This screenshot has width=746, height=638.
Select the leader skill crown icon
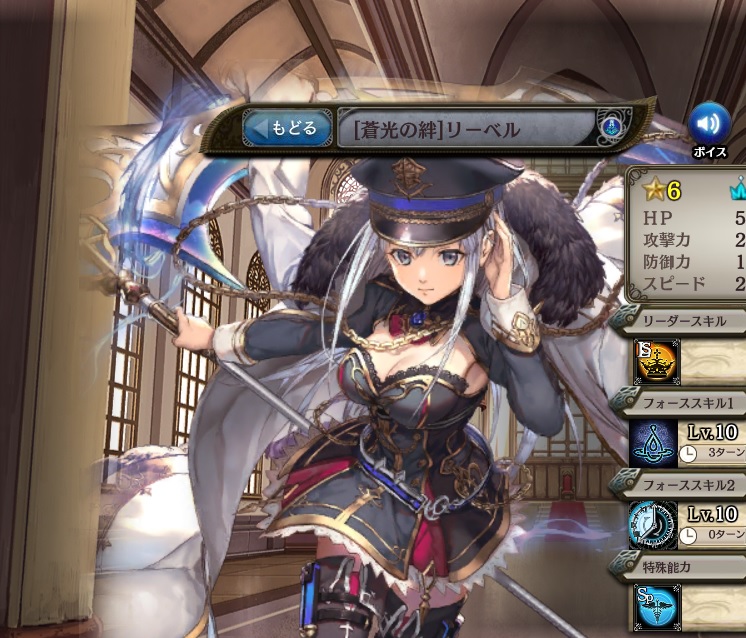(655, 361)
